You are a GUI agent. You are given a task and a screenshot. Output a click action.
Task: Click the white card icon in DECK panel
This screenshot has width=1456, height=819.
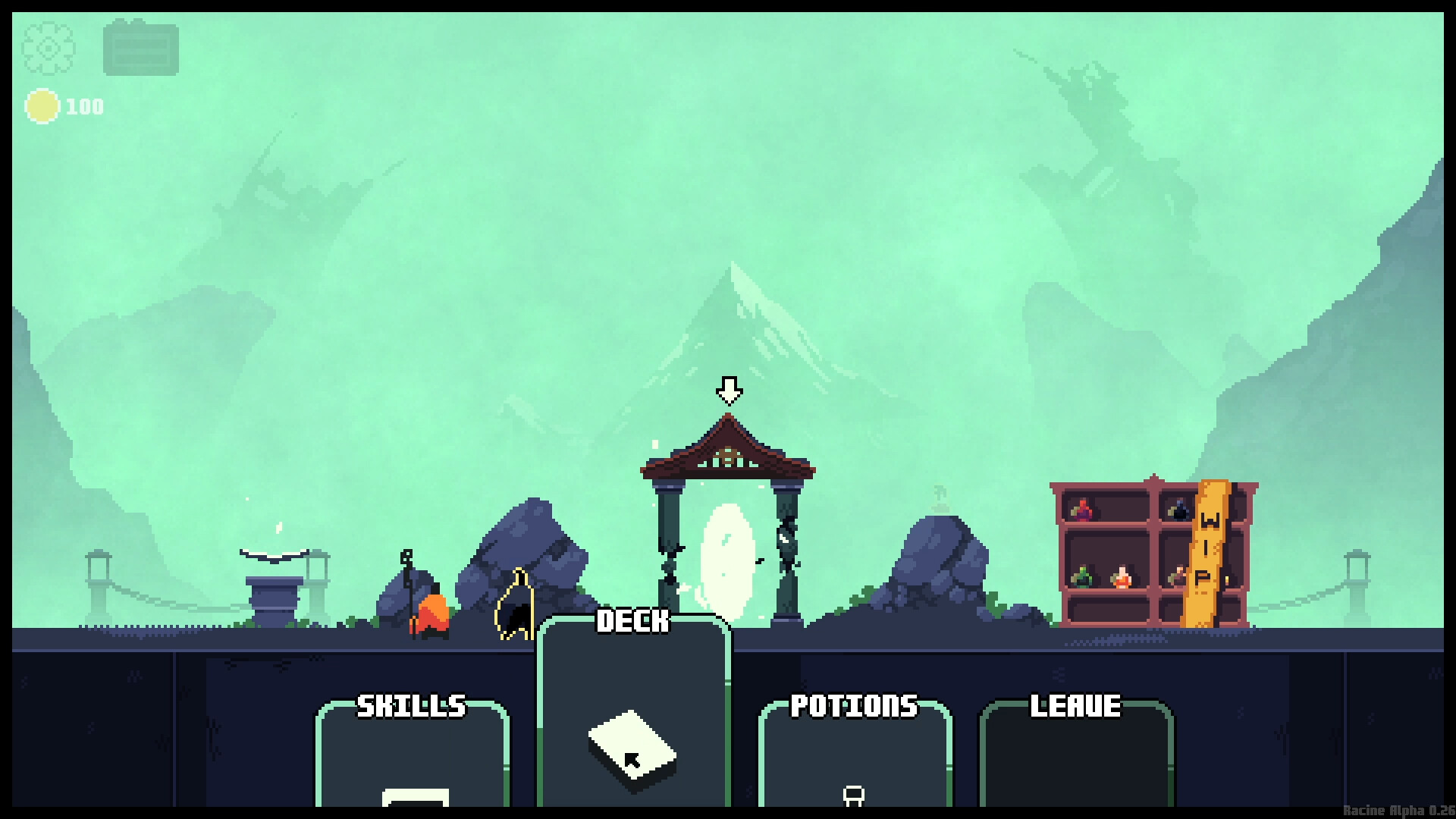click(632, 747)
